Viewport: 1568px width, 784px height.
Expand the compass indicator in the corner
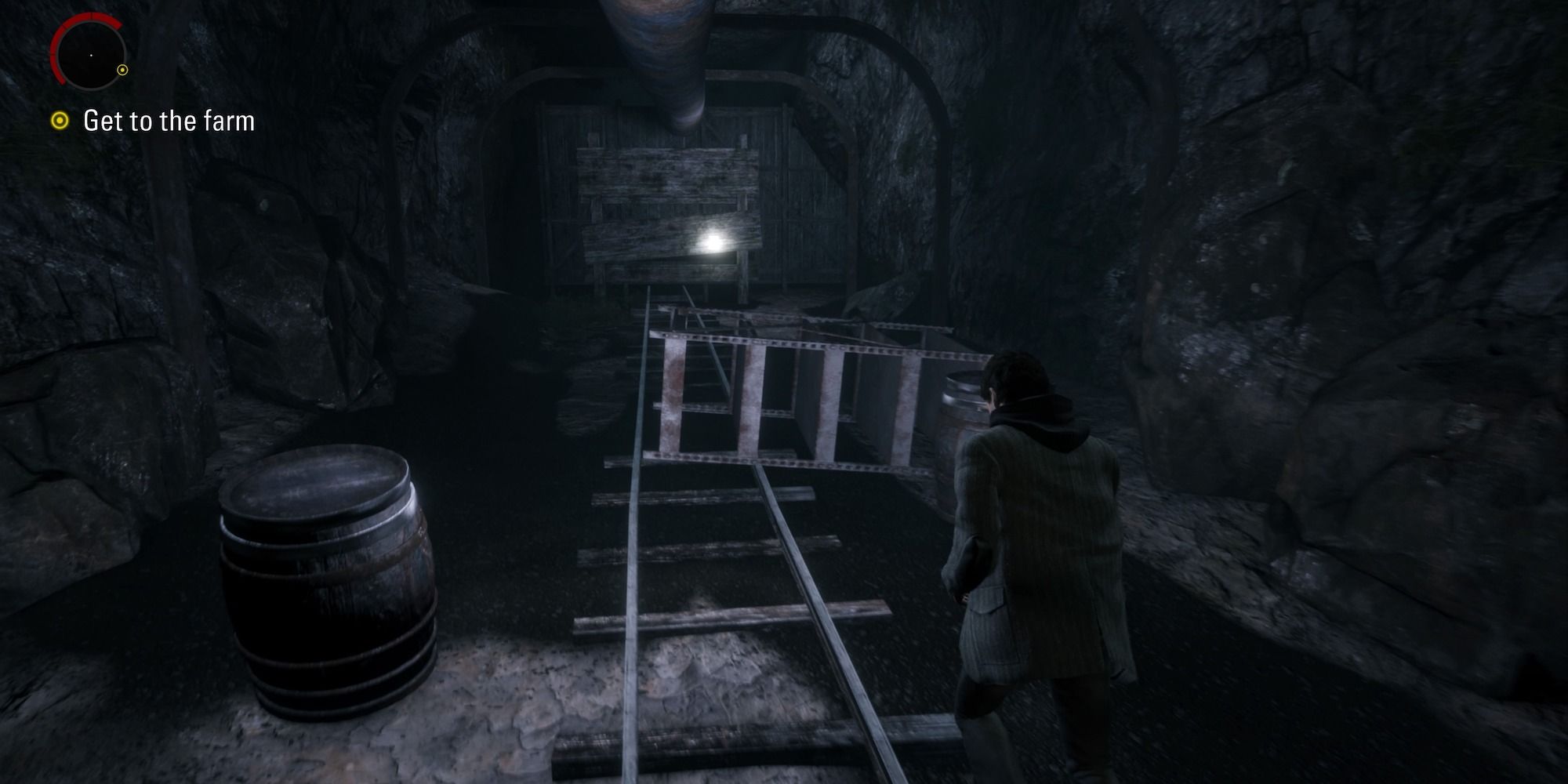[x=91, y=56]
